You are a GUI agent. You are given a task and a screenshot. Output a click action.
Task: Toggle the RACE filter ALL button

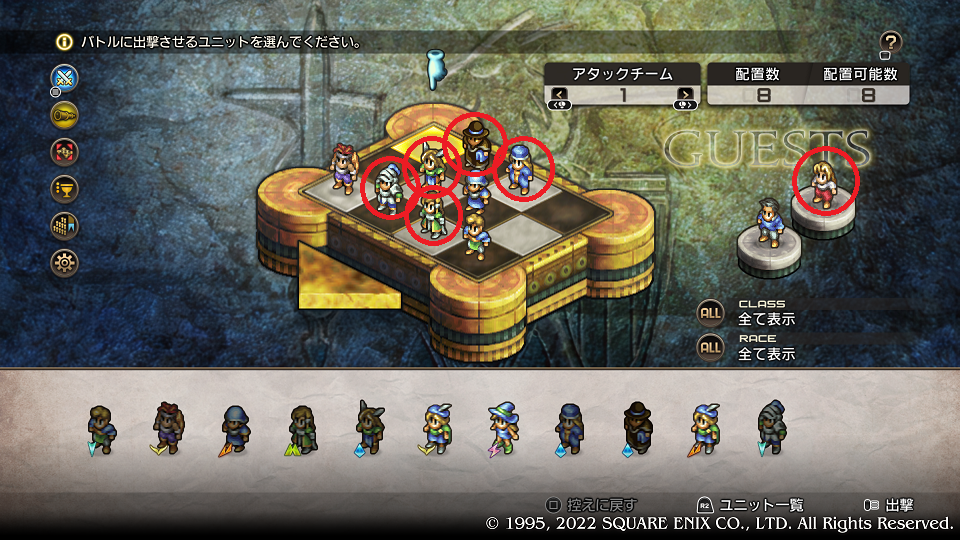pyautogui.click(x=710, y=347)
